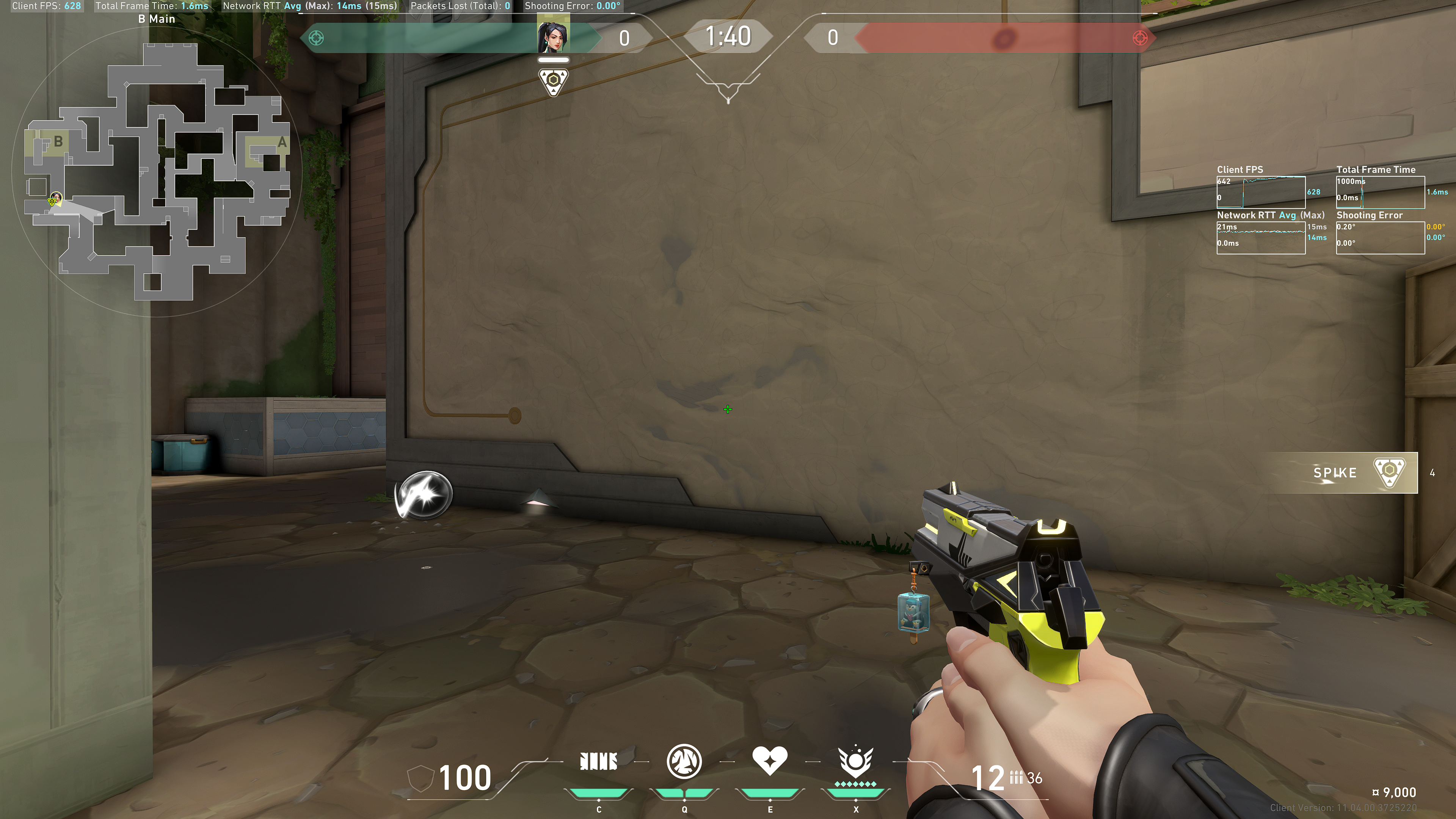1456x819 pixels.
Task: Click the spike carrier icon below portrait
Action: (x=553, y=82)
